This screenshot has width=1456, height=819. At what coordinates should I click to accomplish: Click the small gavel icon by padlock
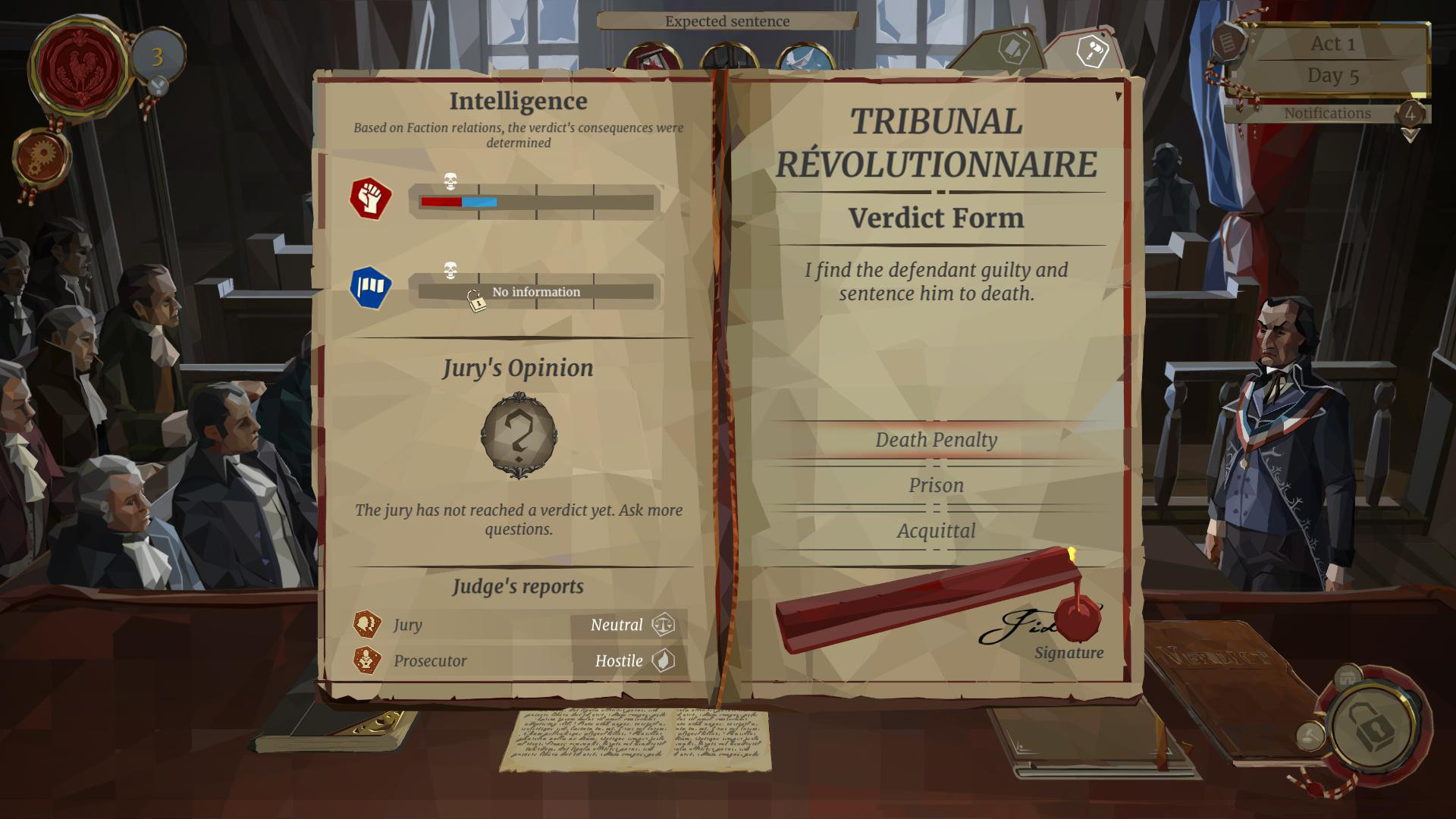1310,735
